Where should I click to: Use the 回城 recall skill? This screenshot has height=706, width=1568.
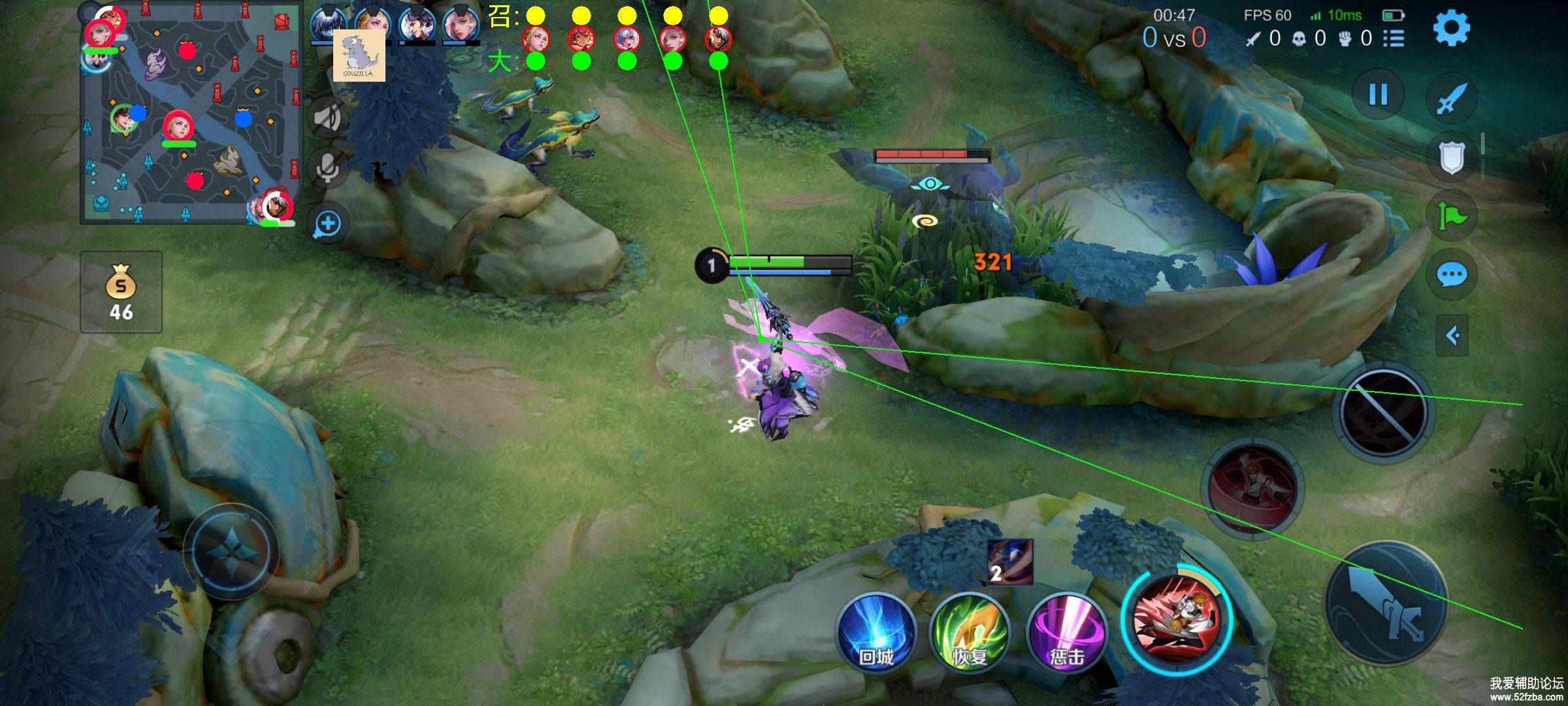point(876,632)
